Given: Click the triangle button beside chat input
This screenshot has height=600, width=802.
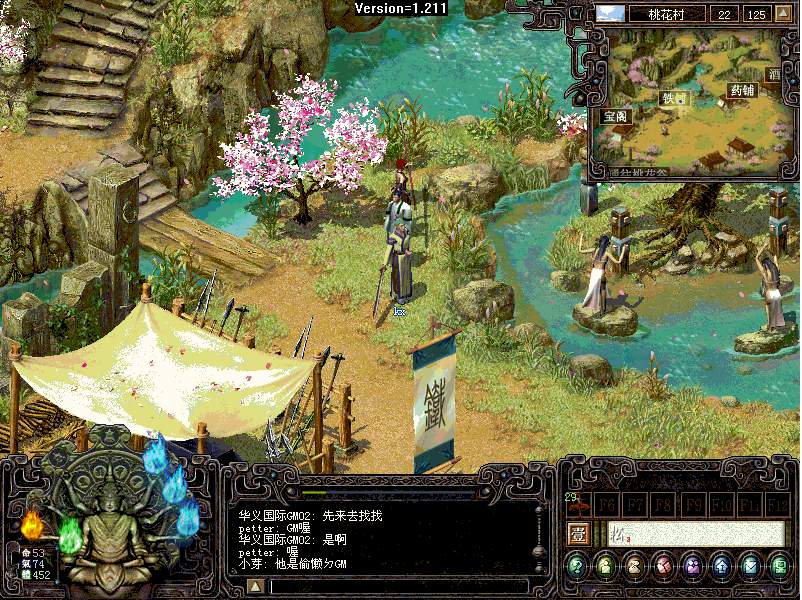Looking at the screenshot, I should coord(256,586).
